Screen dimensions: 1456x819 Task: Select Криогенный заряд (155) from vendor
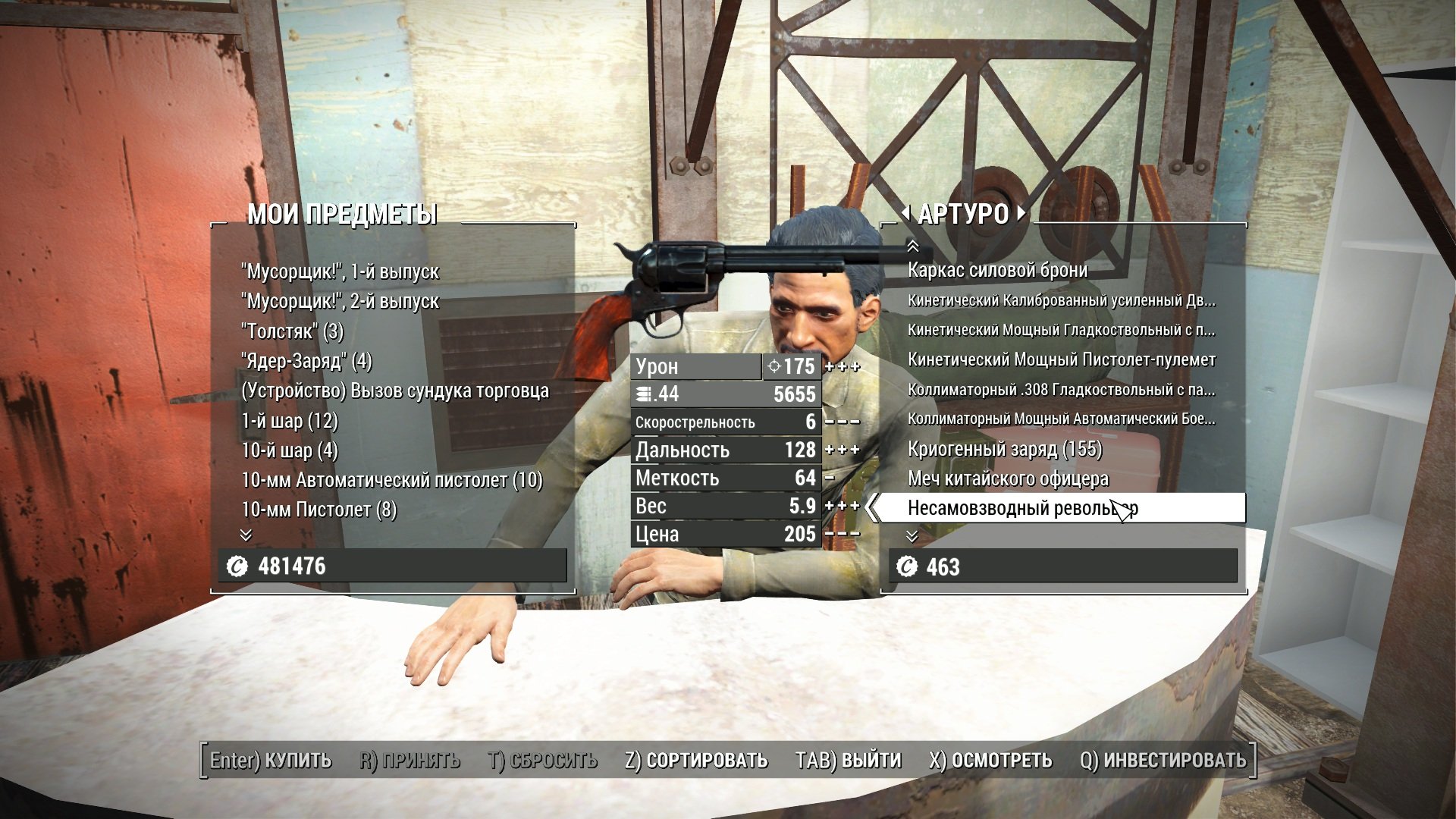point(1004,449)
